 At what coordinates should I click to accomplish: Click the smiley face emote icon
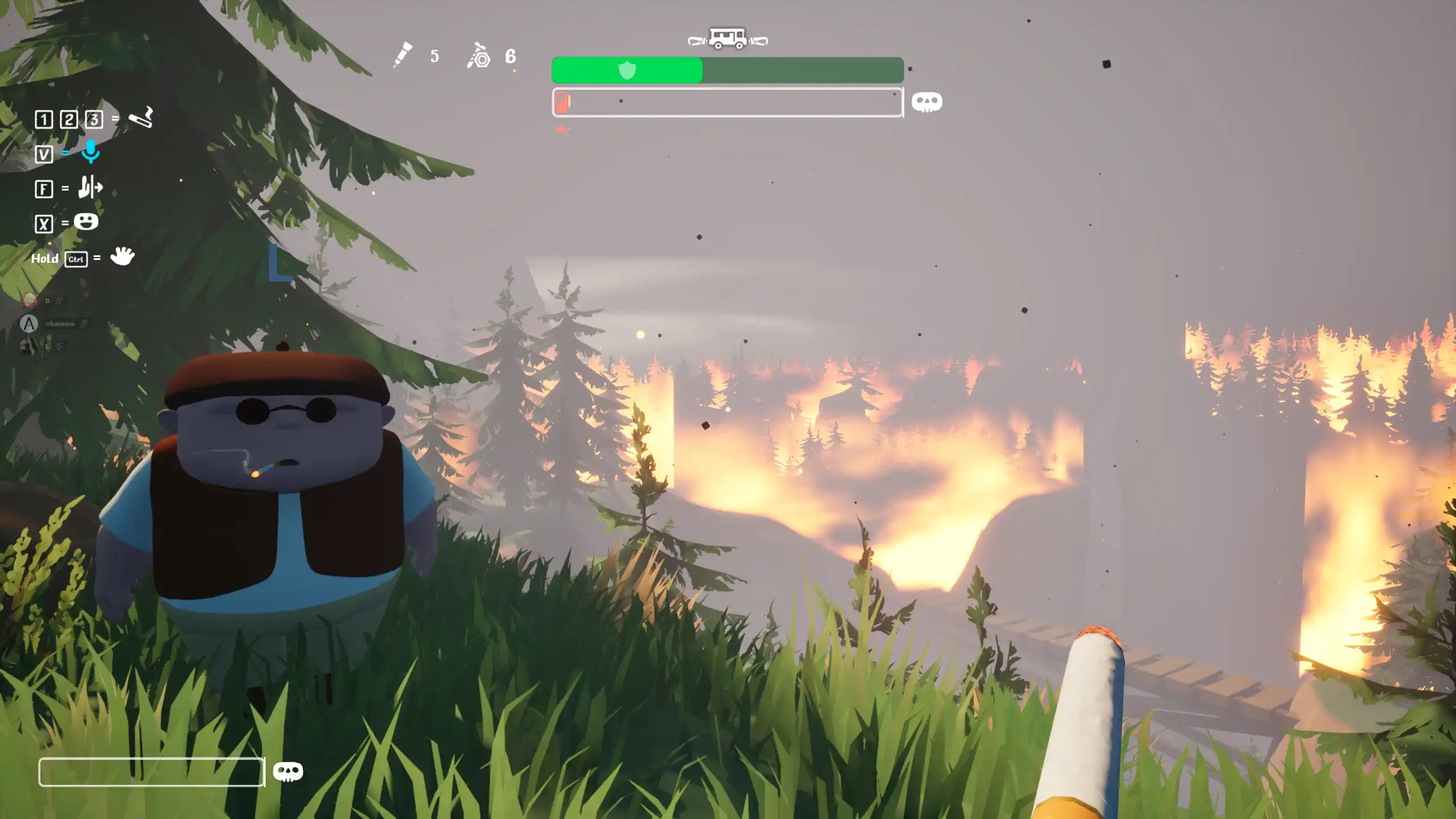[86, 222]
